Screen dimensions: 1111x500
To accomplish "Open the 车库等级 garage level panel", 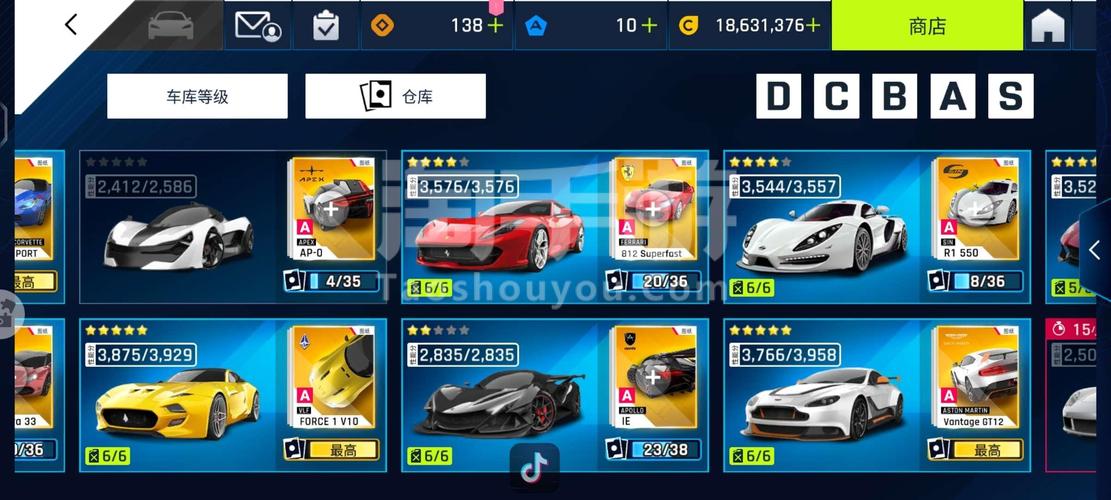I will coord(197,97).
